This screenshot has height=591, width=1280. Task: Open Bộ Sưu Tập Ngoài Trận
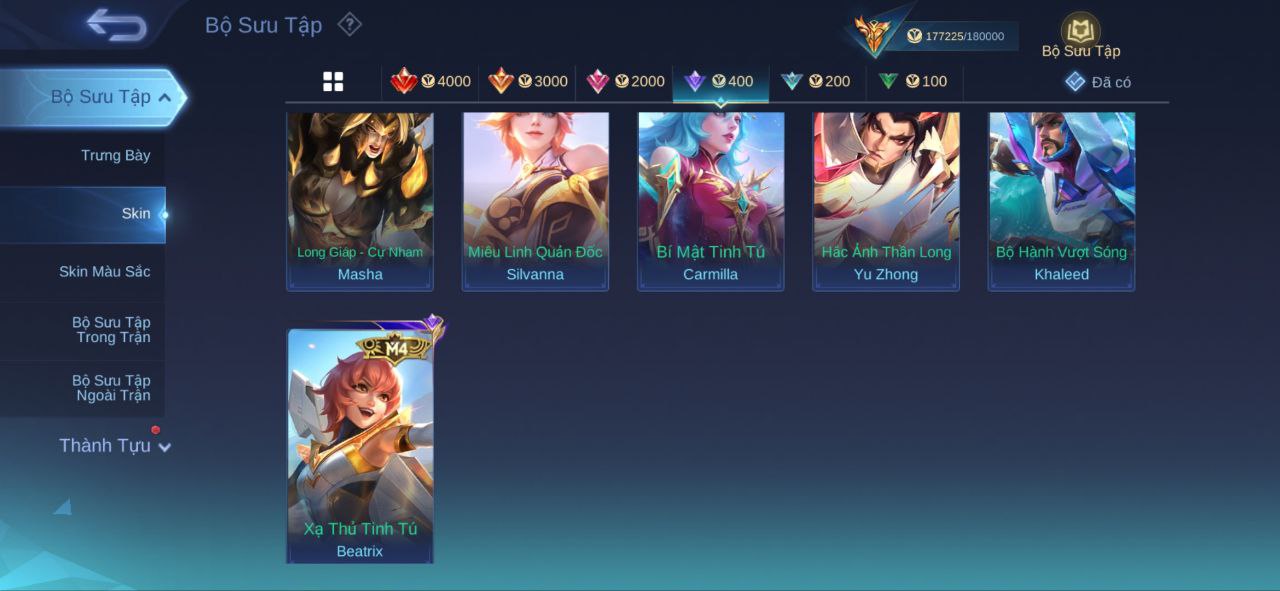click(111, 387)
